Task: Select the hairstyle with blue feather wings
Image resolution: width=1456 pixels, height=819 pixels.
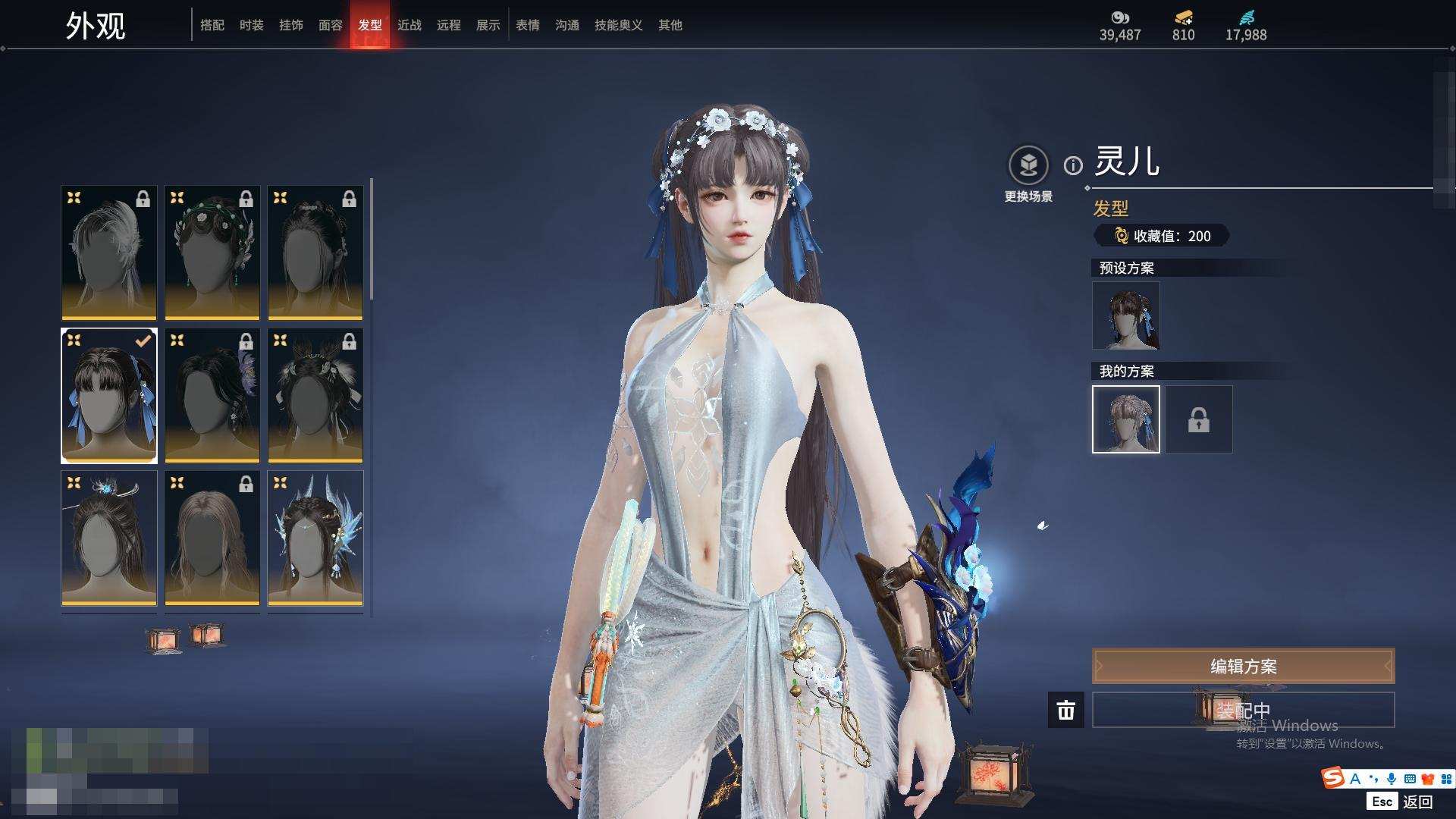Action: click(x=315, y=538)
